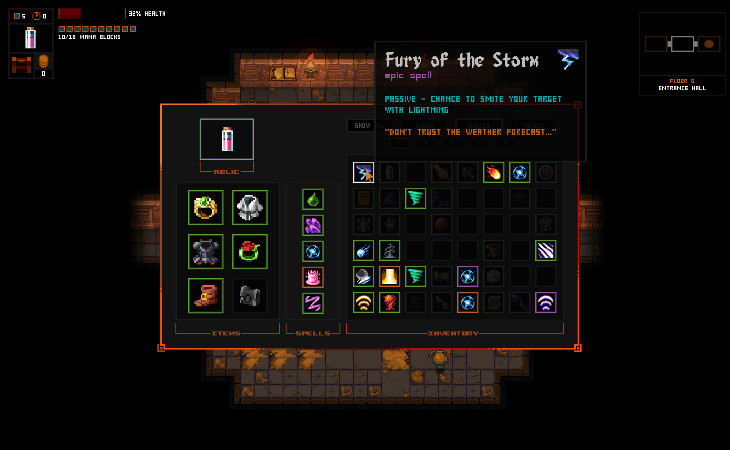
Task: Choose the purple wave arcs spell
Action: (x=545, y=302)
